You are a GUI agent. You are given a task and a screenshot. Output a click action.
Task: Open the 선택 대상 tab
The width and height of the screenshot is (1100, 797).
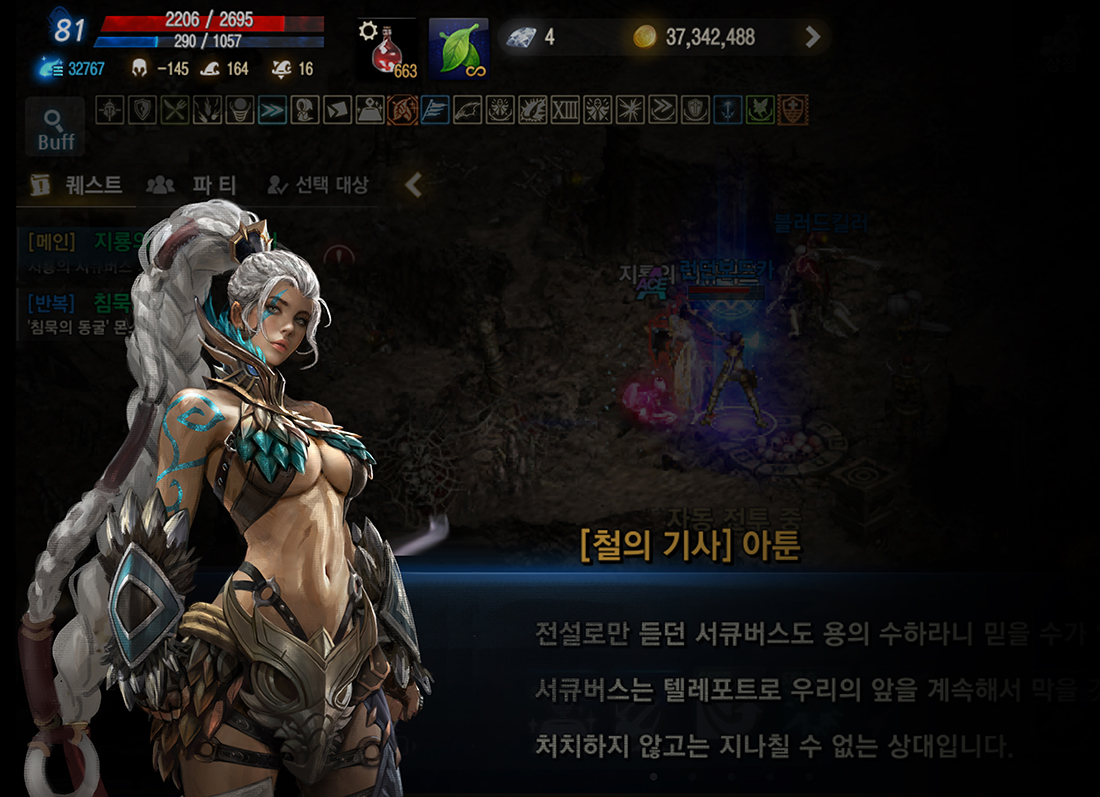[x=318, y=185]
